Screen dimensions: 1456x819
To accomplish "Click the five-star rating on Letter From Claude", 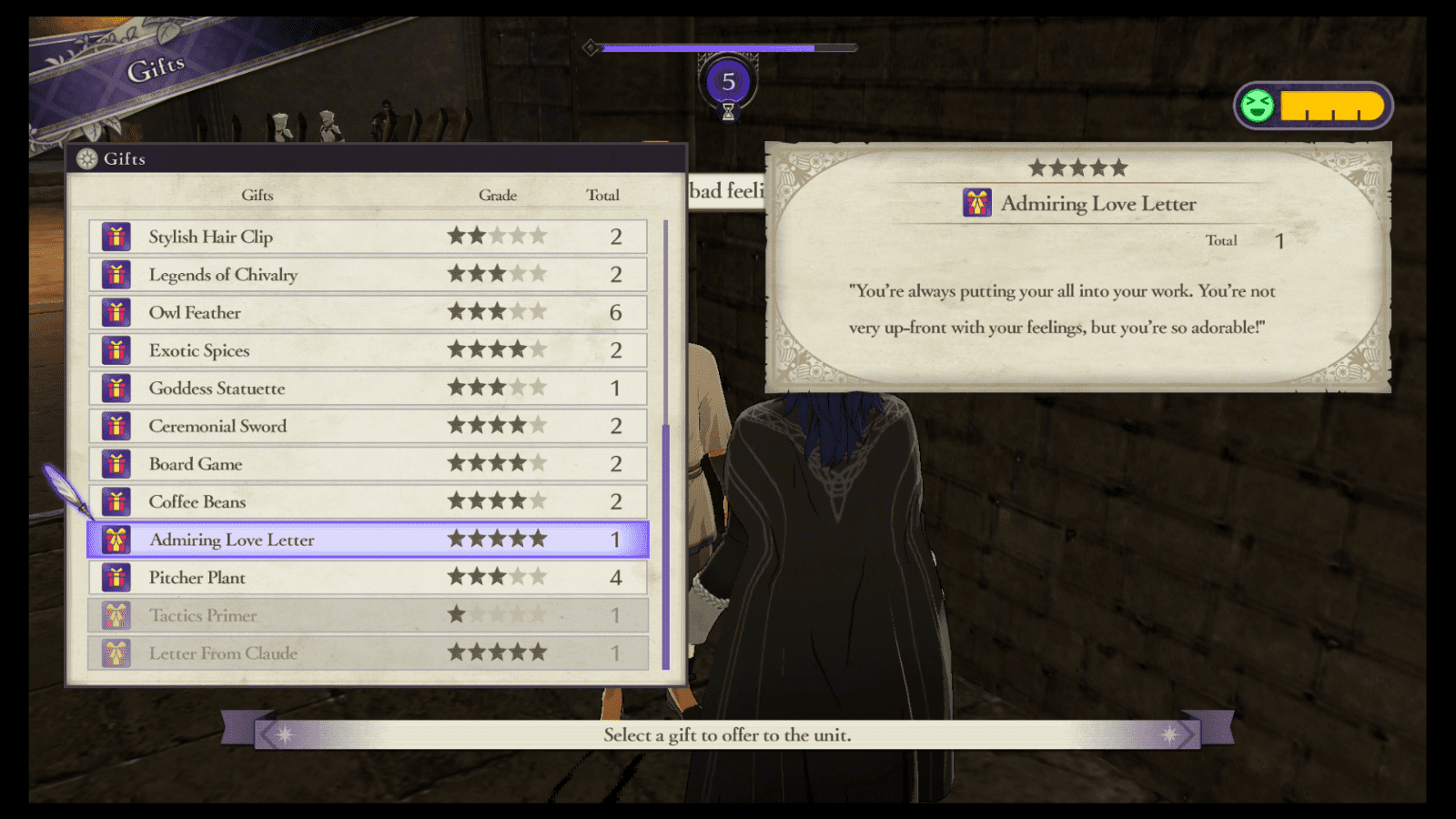I will tap(498, 652).
